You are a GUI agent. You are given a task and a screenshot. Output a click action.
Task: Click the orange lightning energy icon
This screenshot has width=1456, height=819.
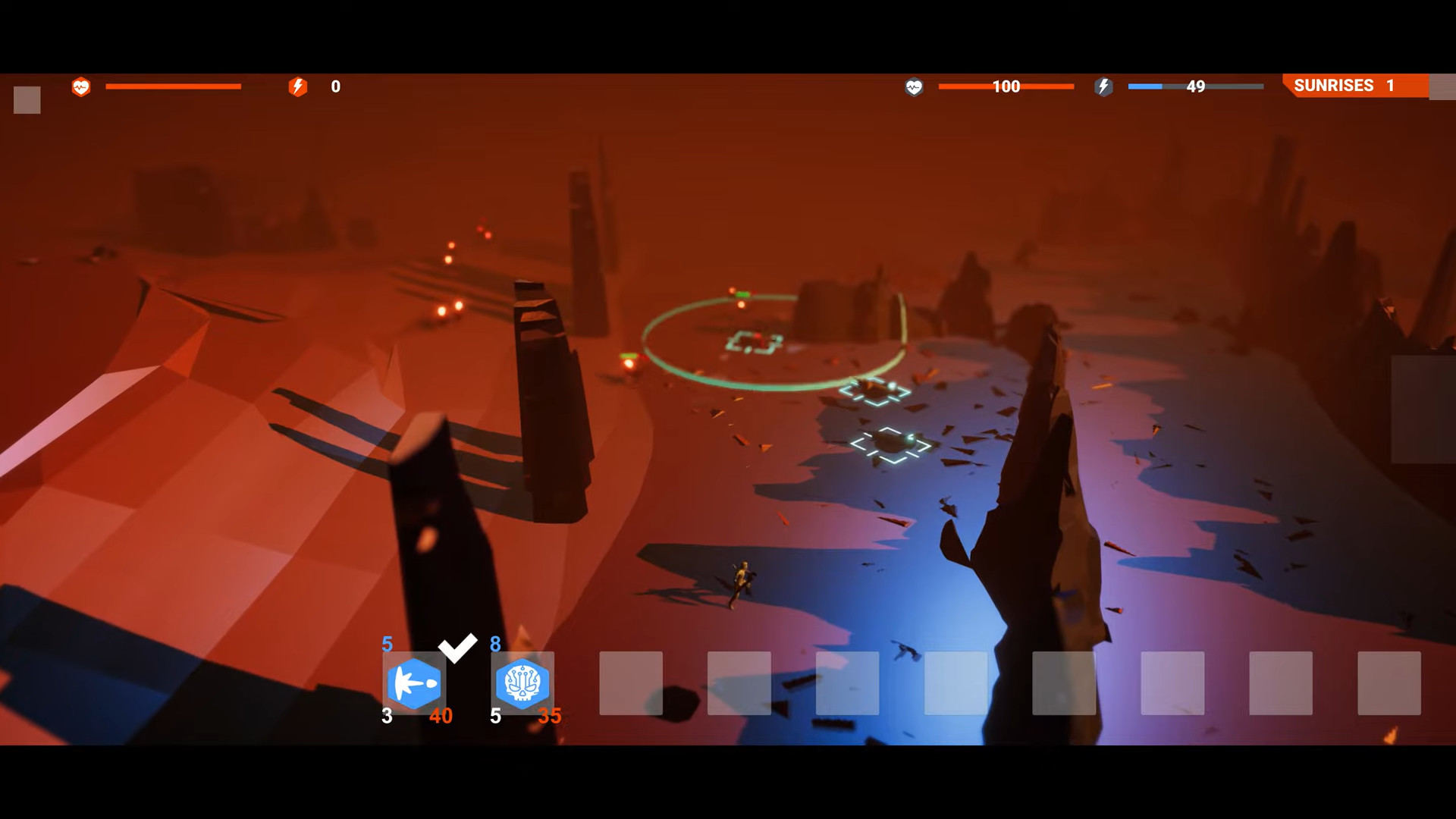click(x=298, y=86)
